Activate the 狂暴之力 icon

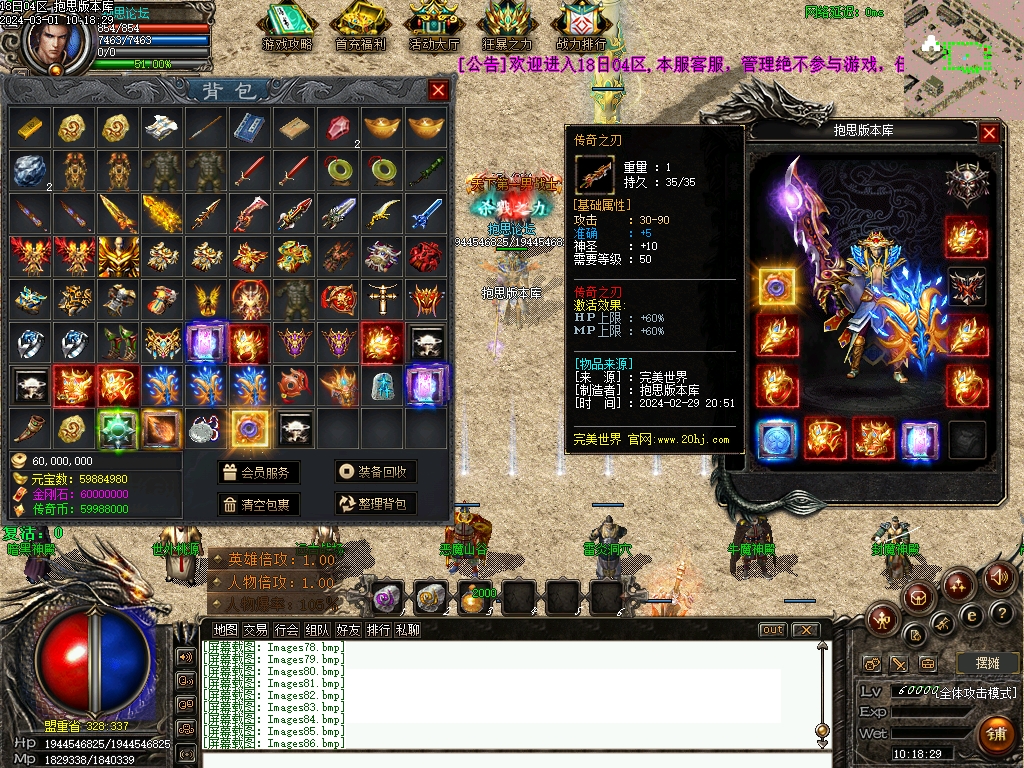508,27
